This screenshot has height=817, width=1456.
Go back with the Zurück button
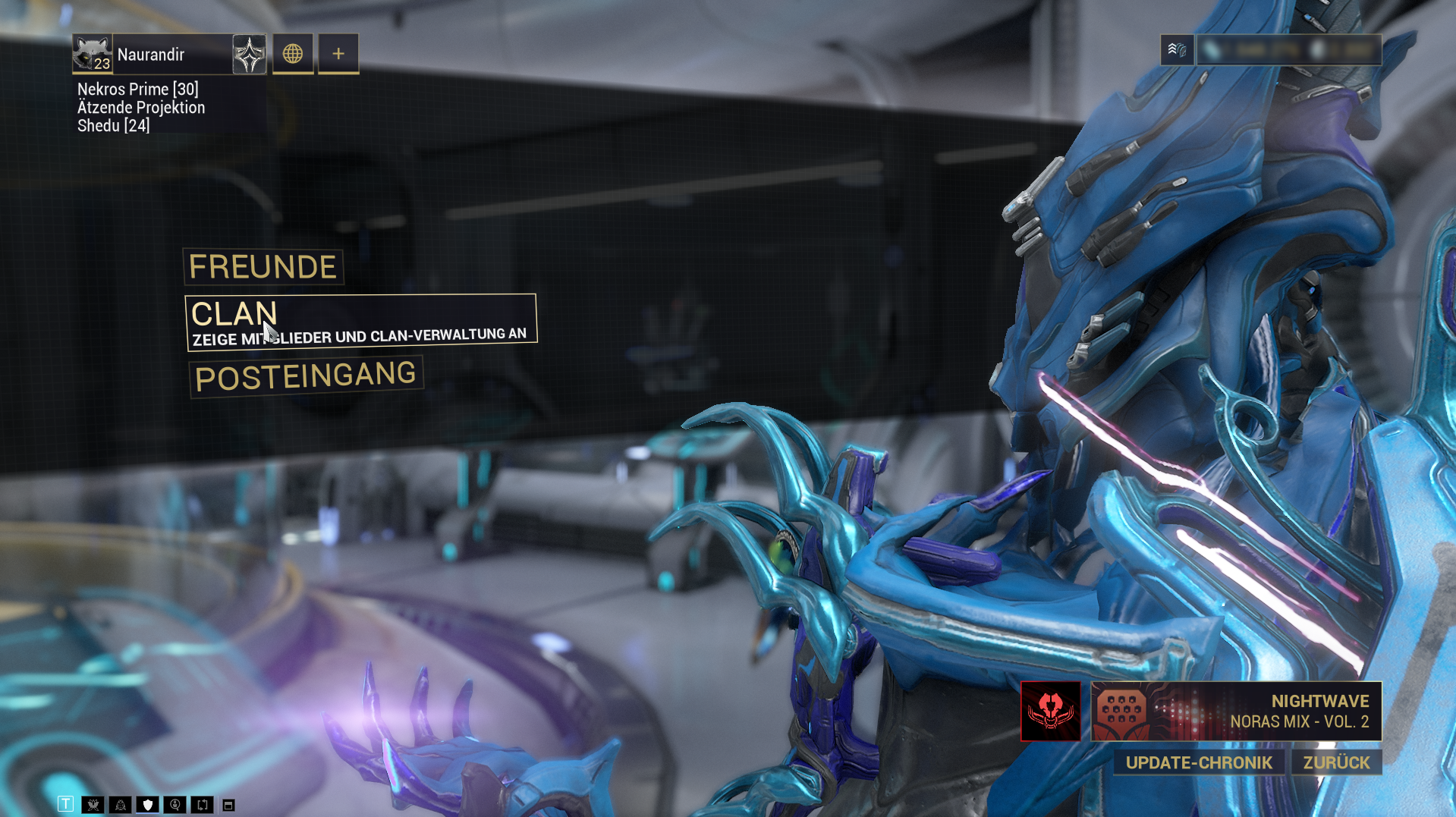click(1336, 762)
